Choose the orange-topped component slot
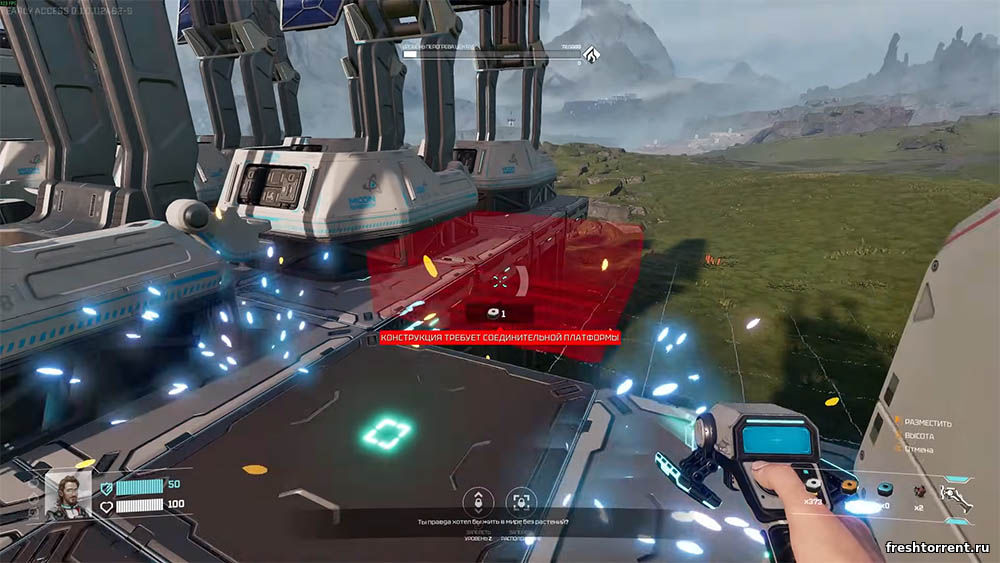 [849, 486]
